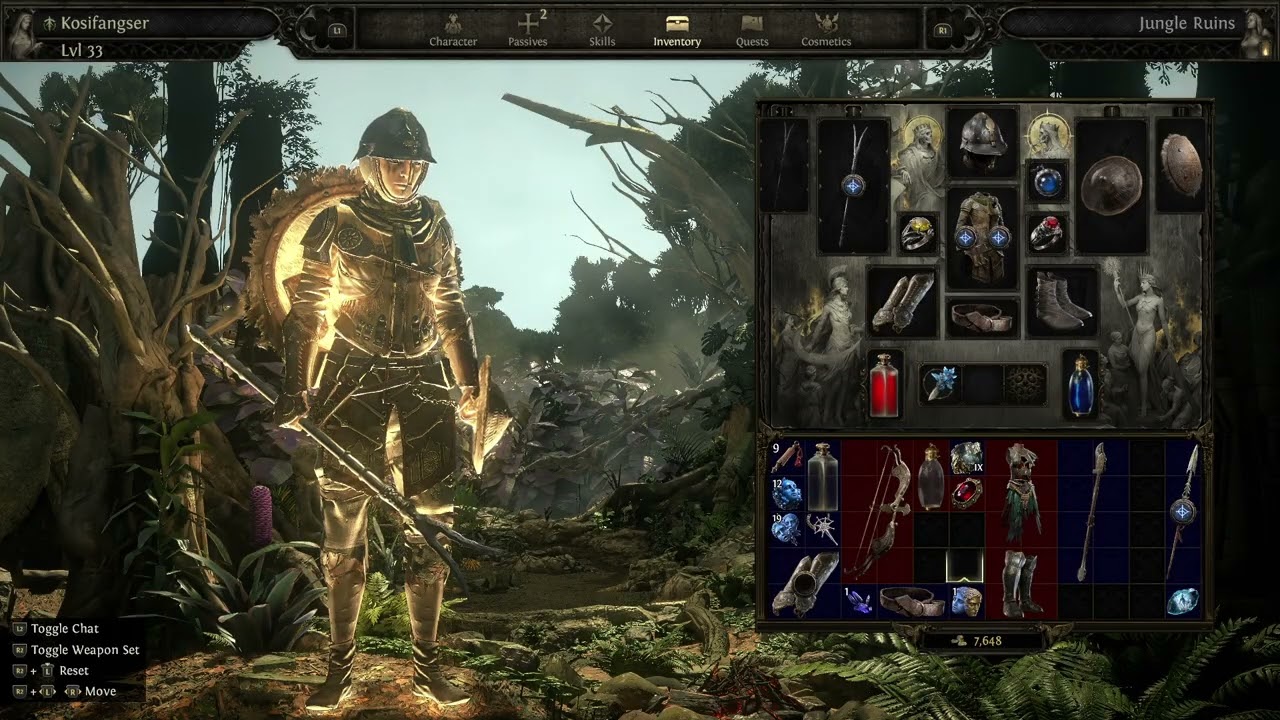The image size is (1280, 720).
Task: Select the red ruby amulet in inventory
Action: coord(967,493)
